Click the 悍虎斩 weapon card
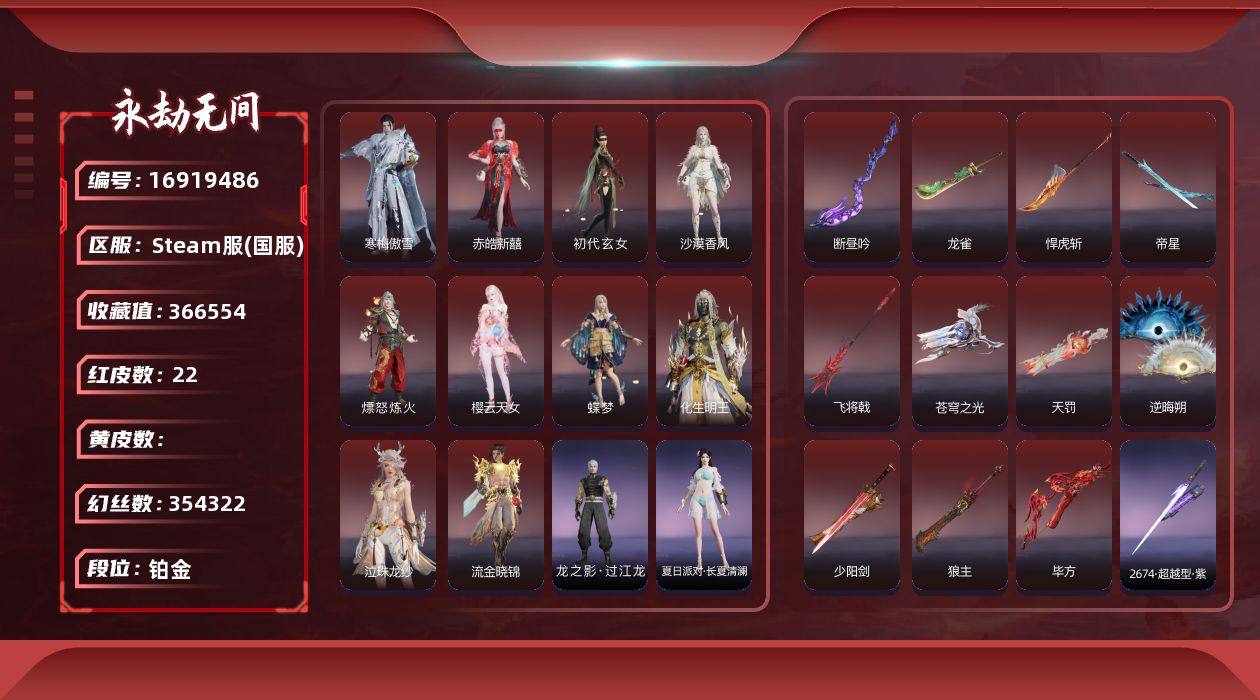This screenshot has width=1260, height=700. click(1064, 187)
